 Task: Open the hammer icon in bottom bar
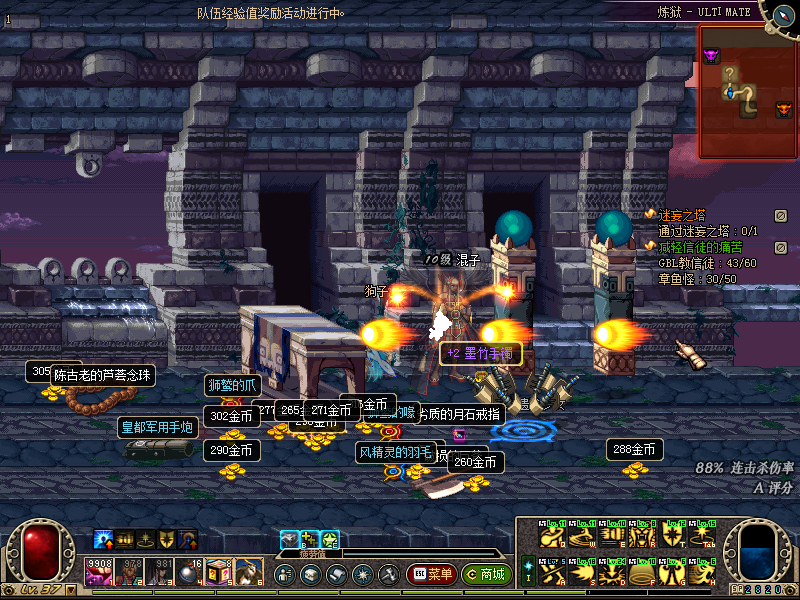click(387, 575)
